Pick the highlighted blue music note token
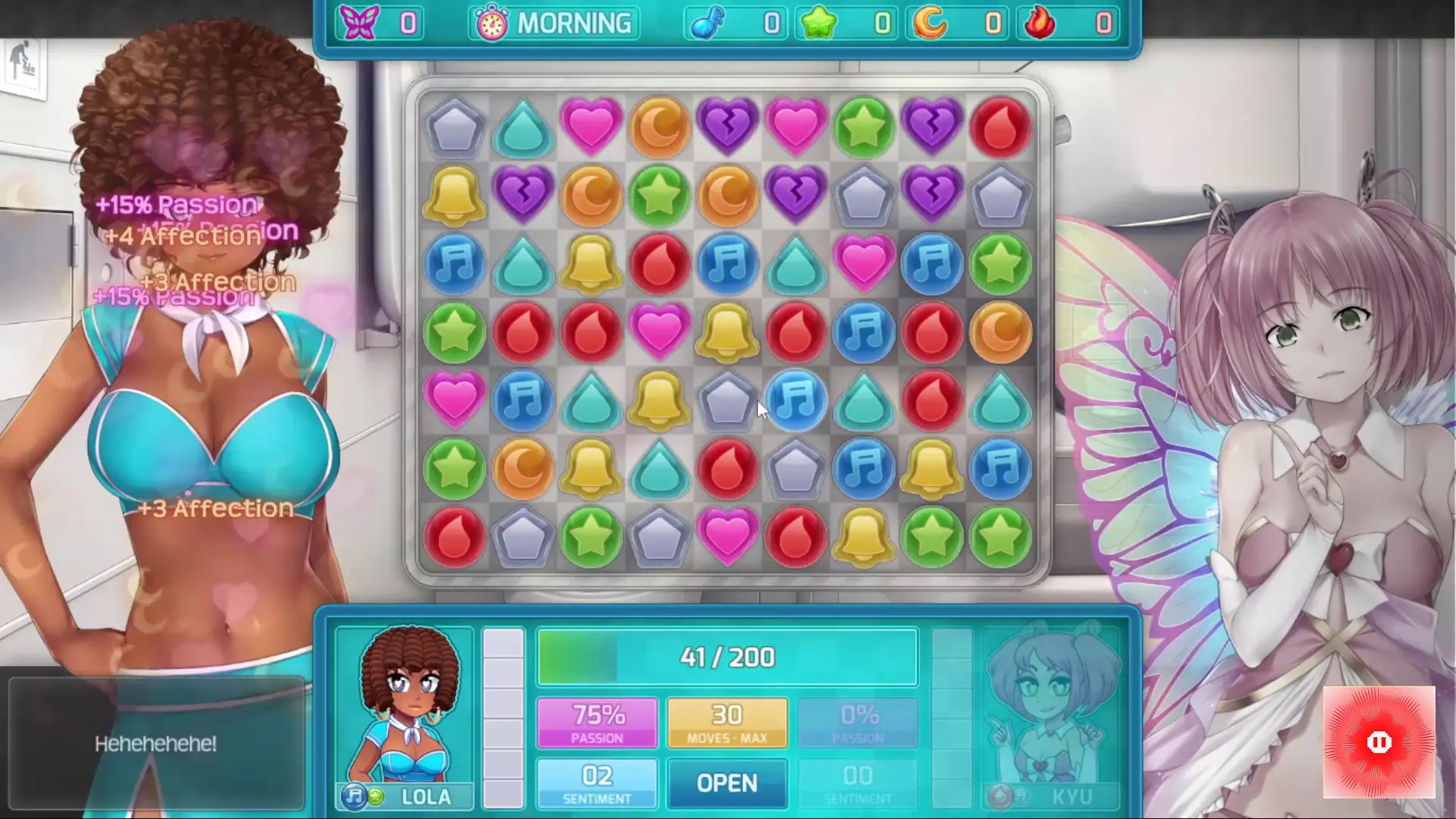1456x819 pixels. [795, 400]
